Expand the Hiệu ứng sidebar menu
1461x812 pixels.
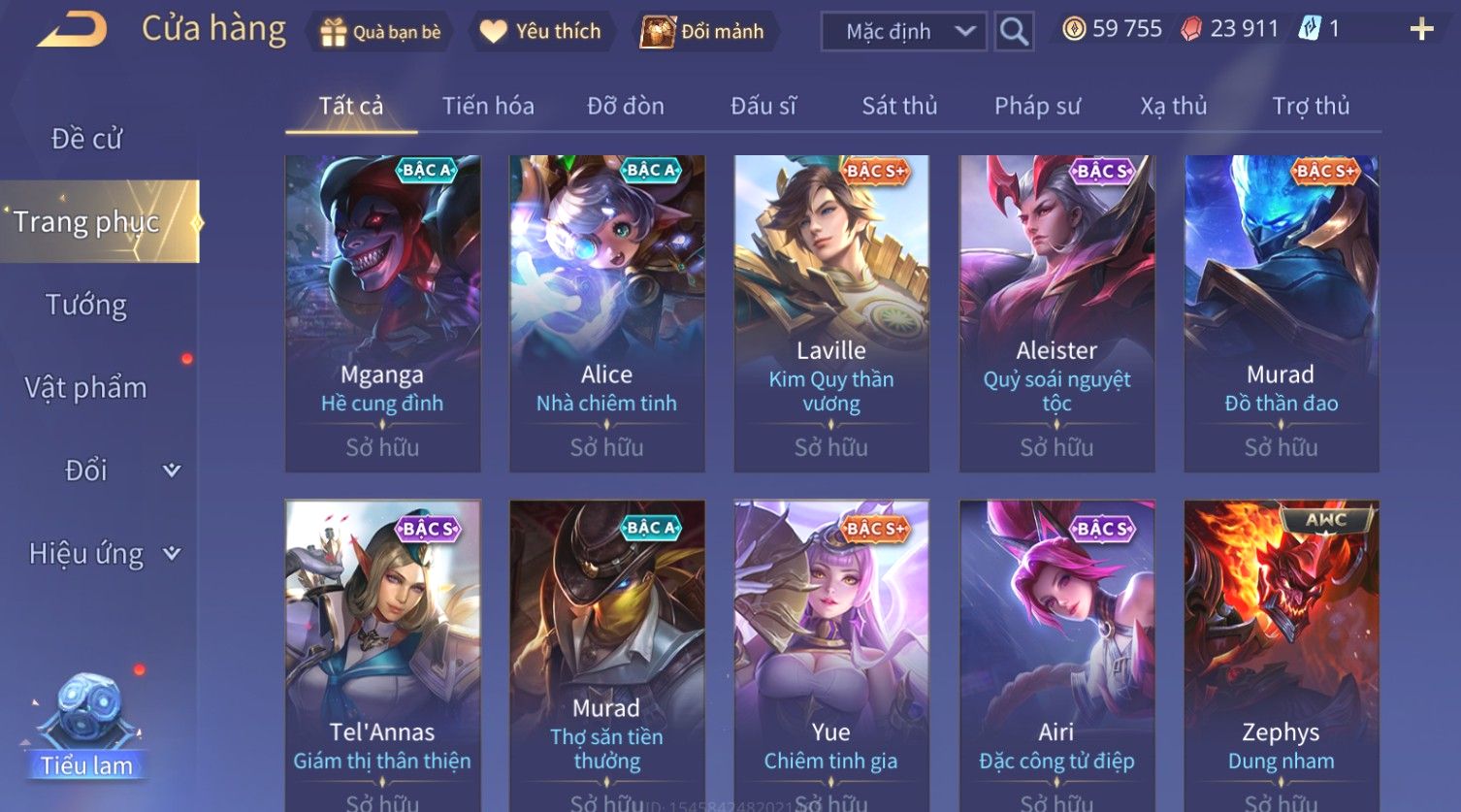pos(103,554)
